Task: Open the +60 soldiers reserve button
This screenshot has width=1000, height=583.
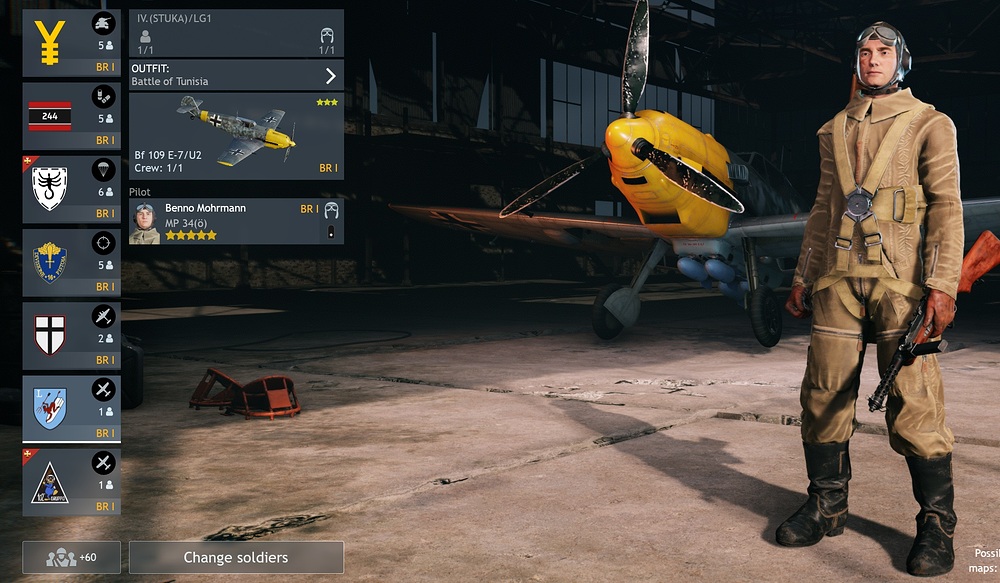Action: 71,557
